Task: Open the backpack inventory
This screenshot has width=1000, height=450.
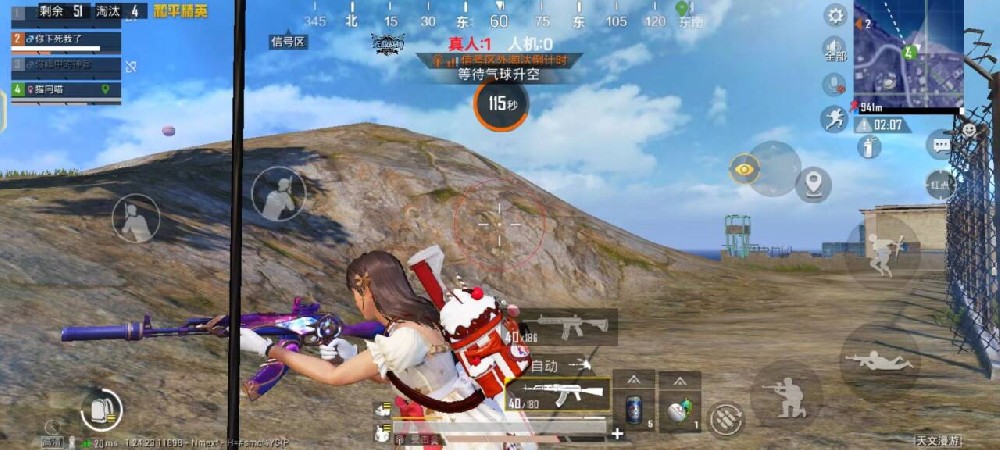Action: [100, 409]
